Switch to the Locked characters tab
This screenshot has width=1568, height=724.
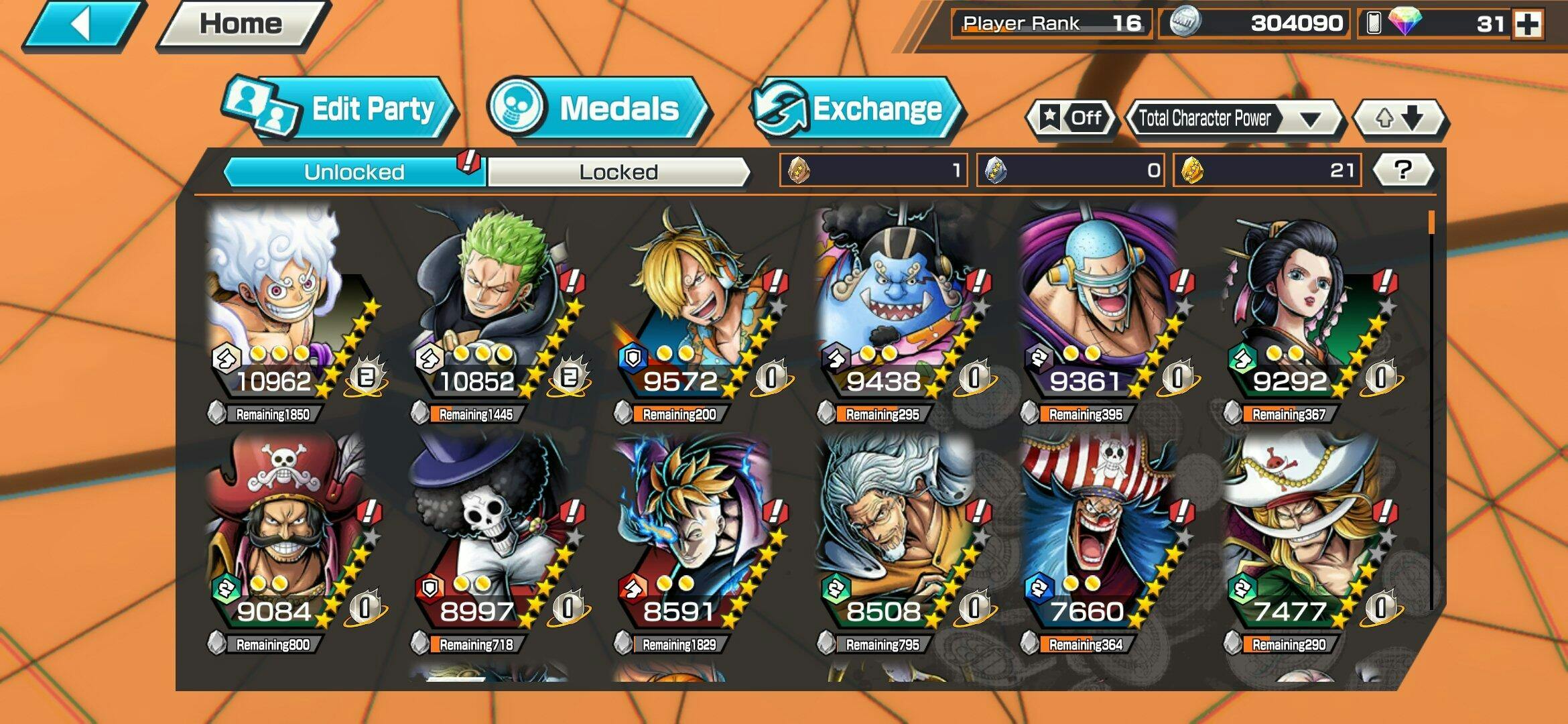618,172
